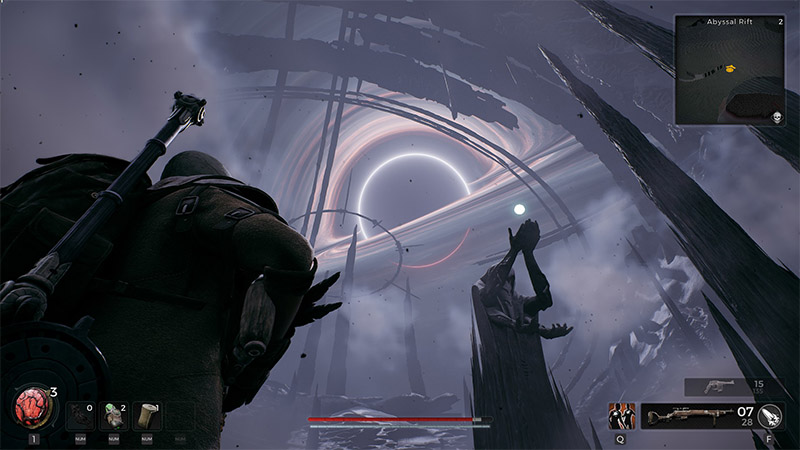Select the dark consumable slot with count 0

(80, 415)
